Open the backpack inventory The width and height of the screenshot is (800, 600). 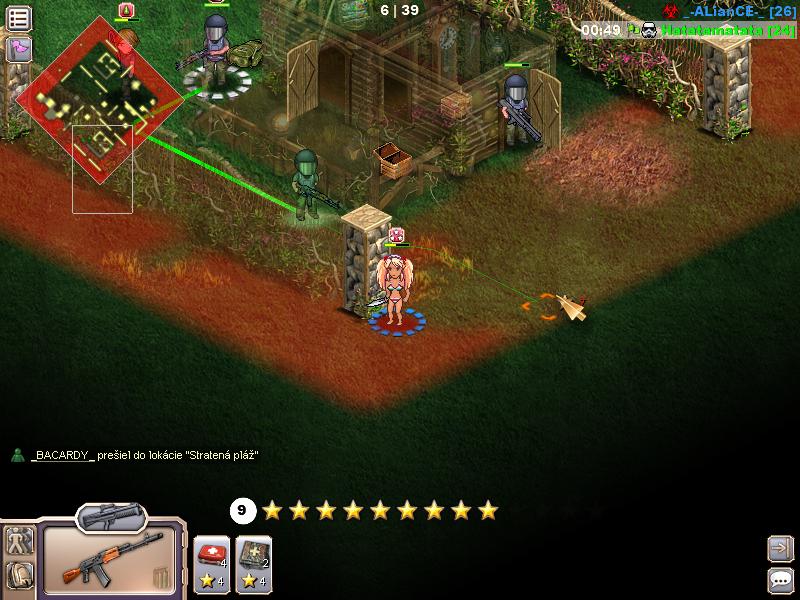click(19, 575)
